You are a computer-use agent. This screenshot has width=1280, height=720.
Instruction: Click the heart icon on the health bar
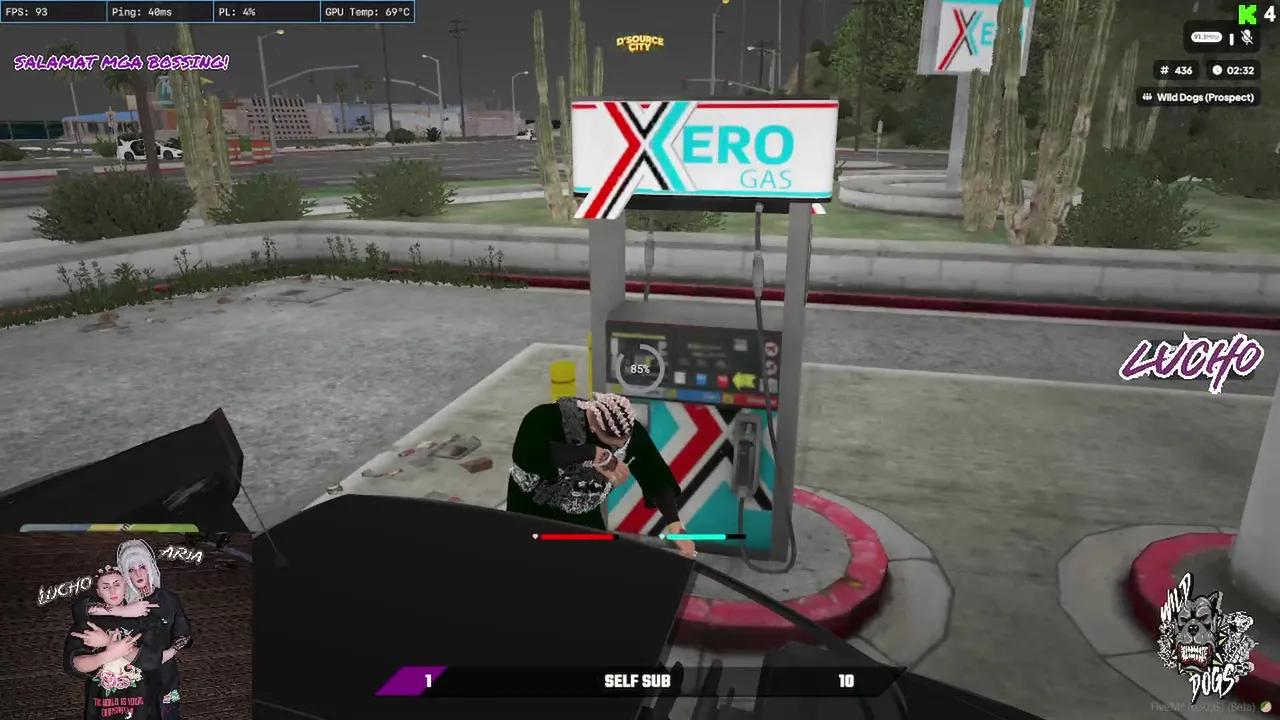click(536, 537)
